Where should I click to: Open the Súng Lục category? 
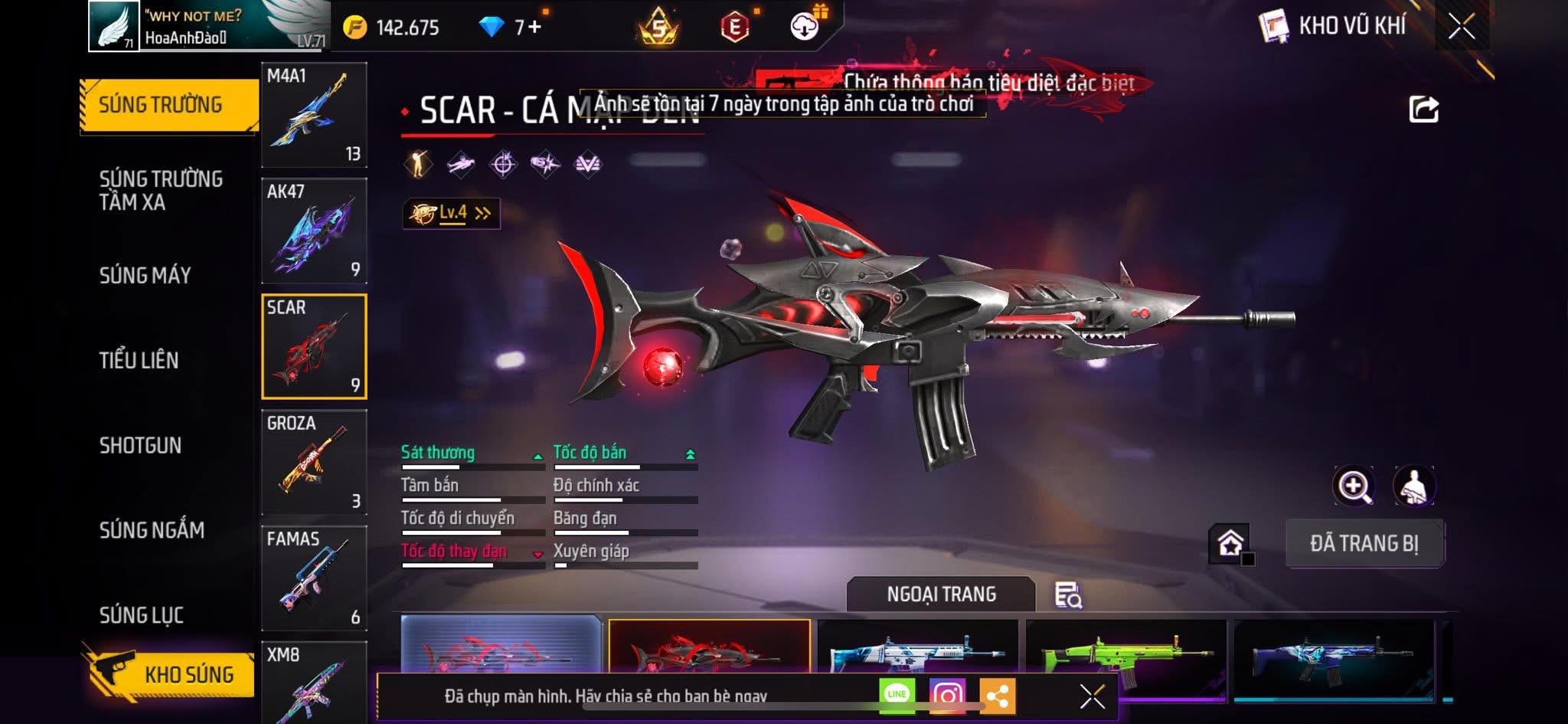(142, 615)
